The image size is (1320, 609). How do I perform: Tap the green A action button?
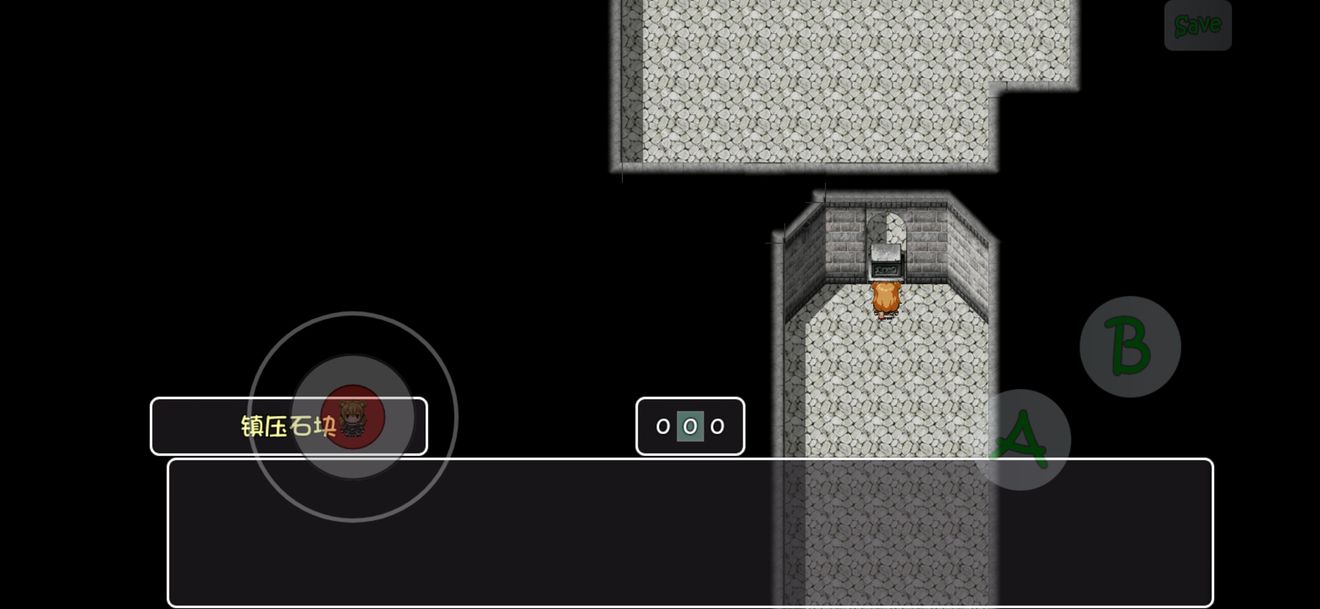[1021, 440]
